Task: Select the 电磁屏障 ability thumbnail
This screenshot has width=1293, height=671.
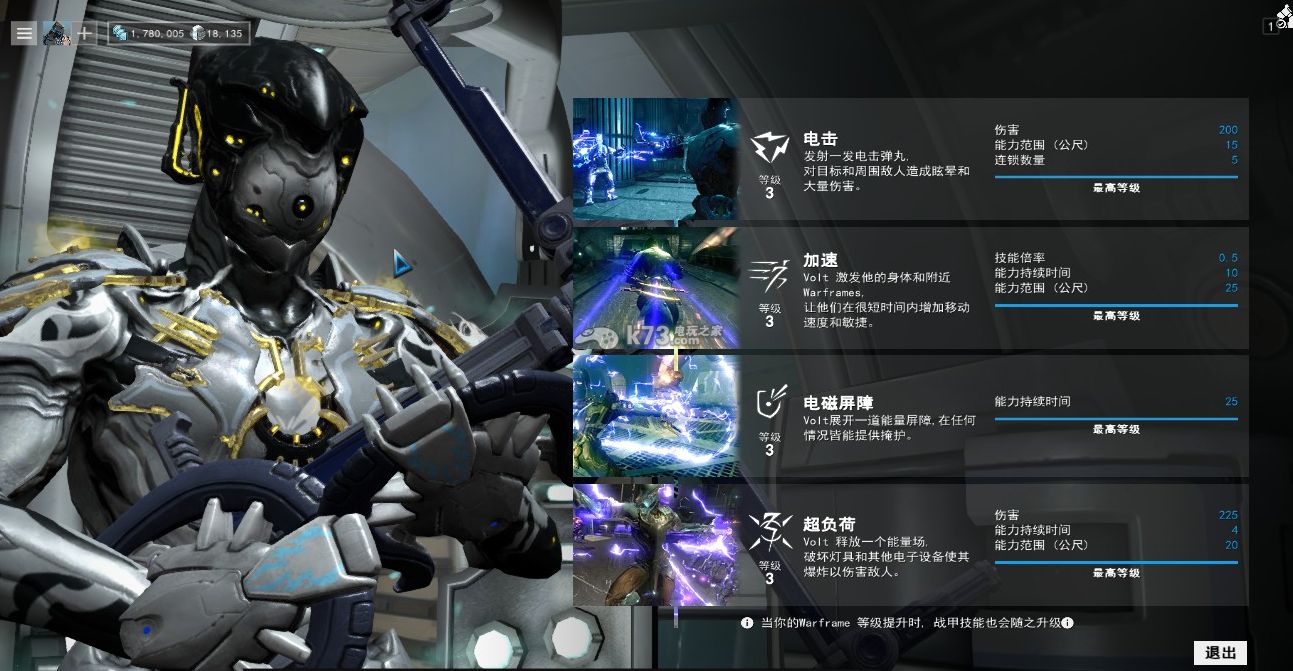Action: 655,416
